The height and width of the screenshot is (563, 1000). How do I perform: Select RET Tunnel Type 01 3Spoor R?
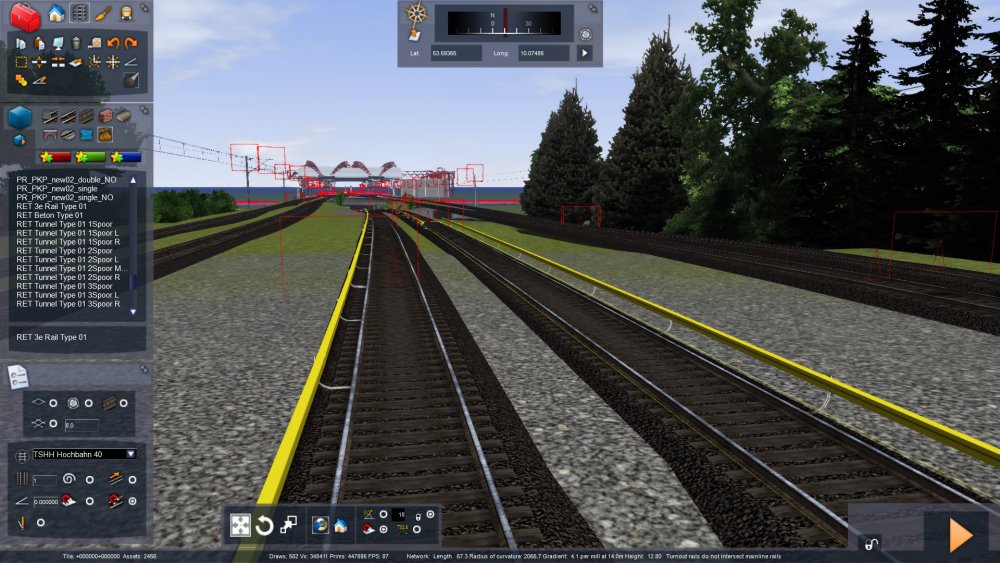[68, 304]
